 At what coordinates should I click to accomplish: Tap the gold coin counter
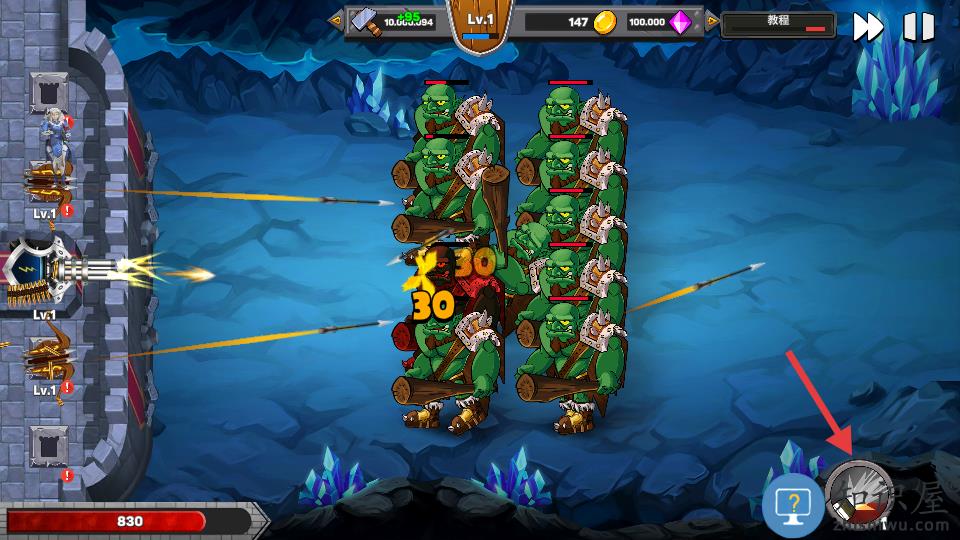[571, 22]
